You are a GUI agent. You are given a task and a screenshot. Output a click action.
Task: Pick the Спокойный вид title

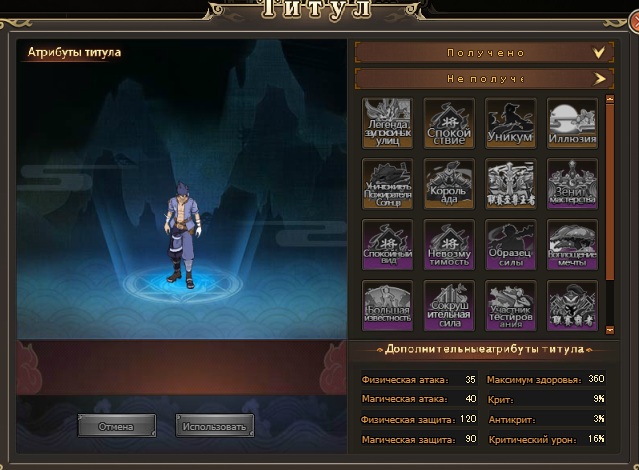[x=388, y=245]
